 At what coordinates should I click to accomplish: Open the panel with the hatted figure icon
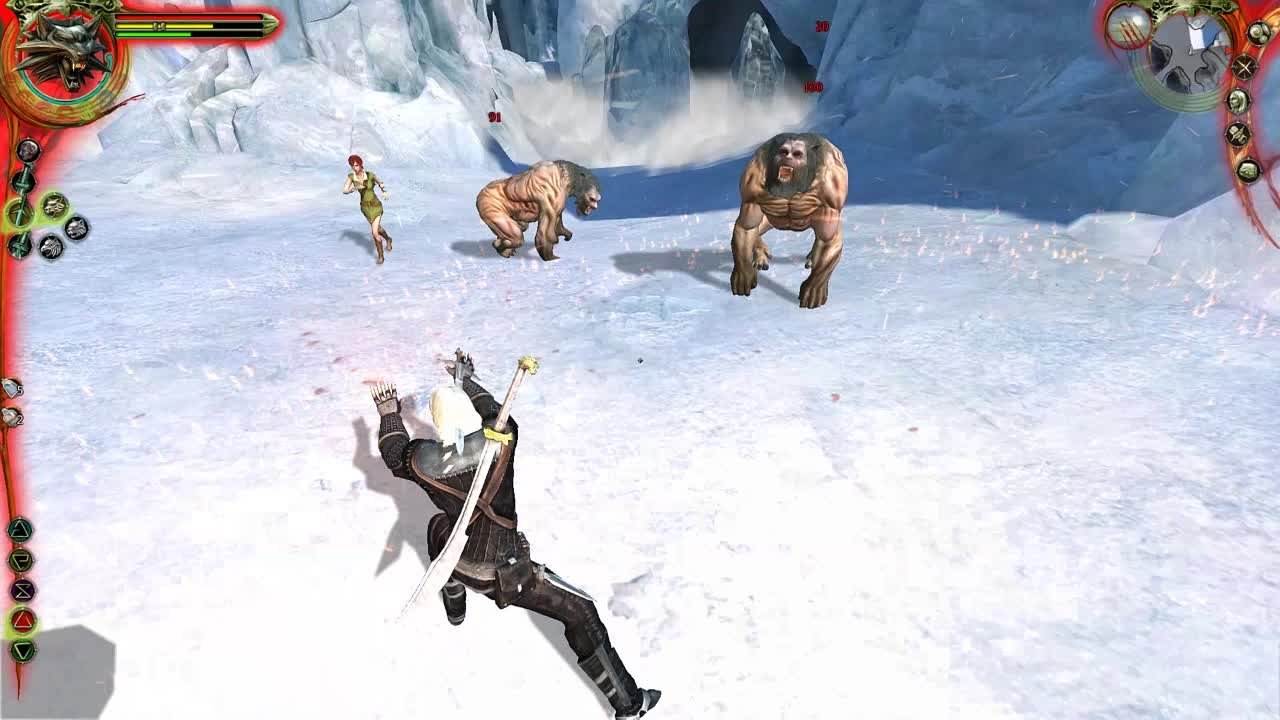[x=1238, y=135]
